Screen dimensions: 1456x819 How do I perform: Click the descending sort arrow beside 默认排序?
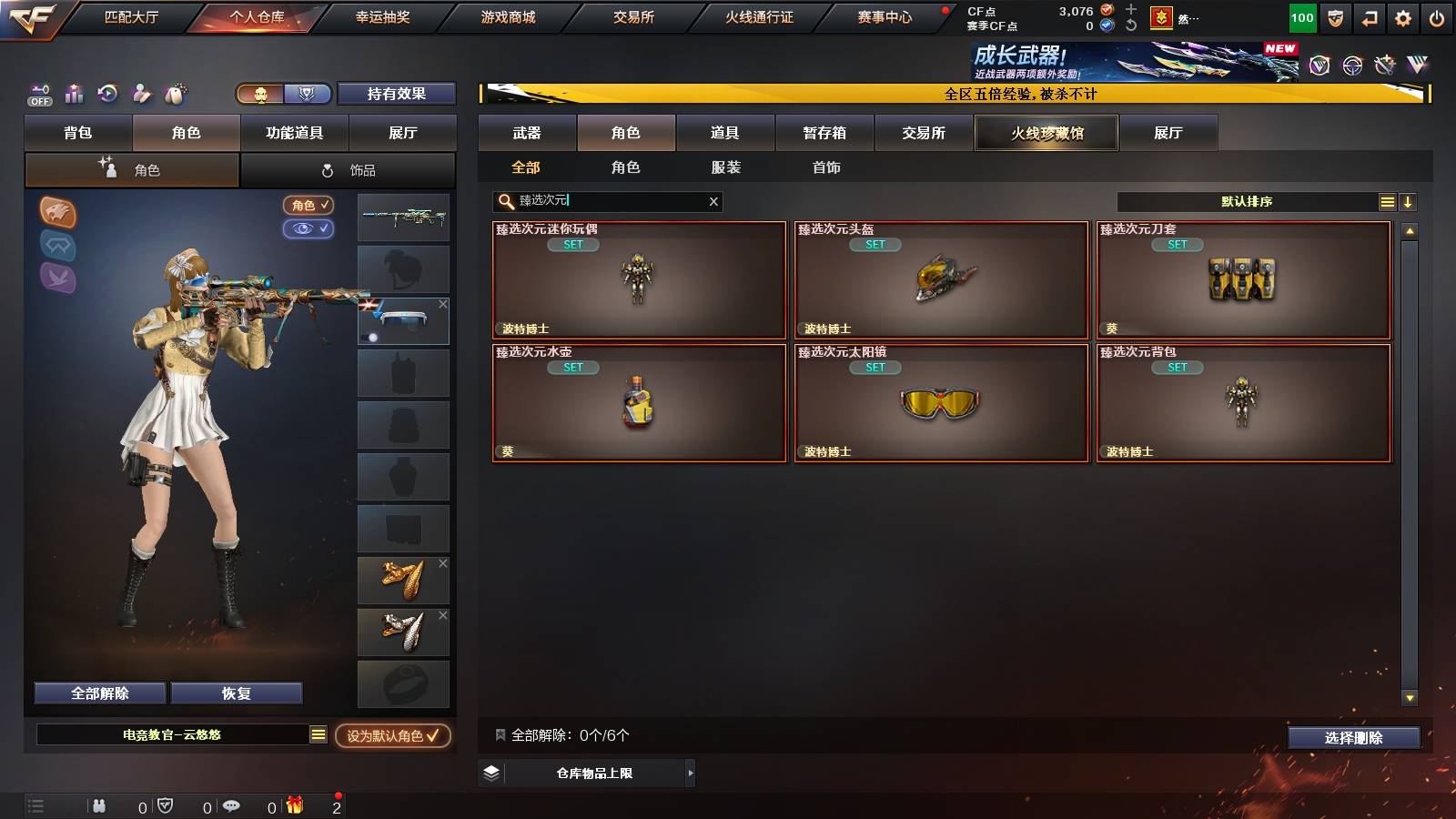tap(1409, 202)
